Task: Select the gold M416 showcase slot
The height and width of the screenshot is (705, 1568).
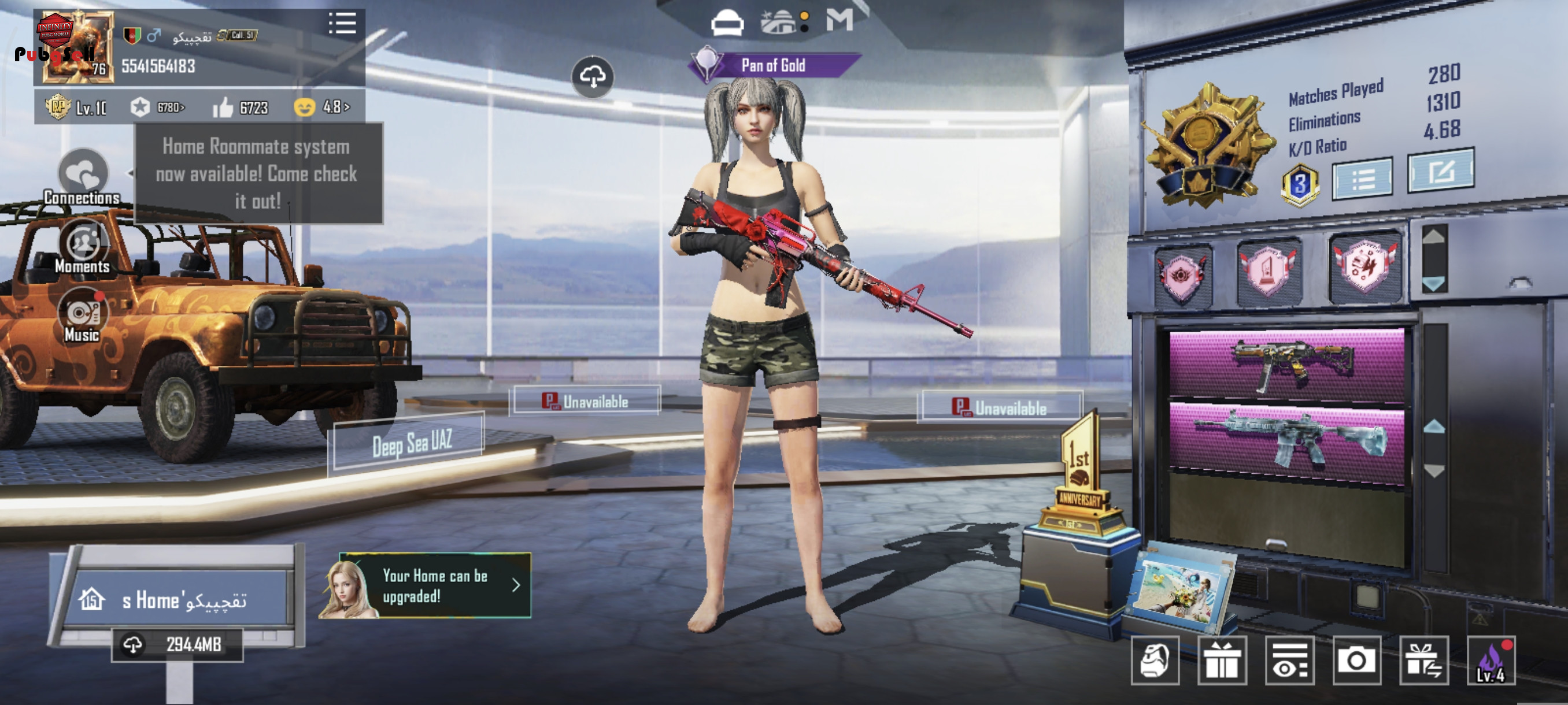Action: pos(1287,365)
